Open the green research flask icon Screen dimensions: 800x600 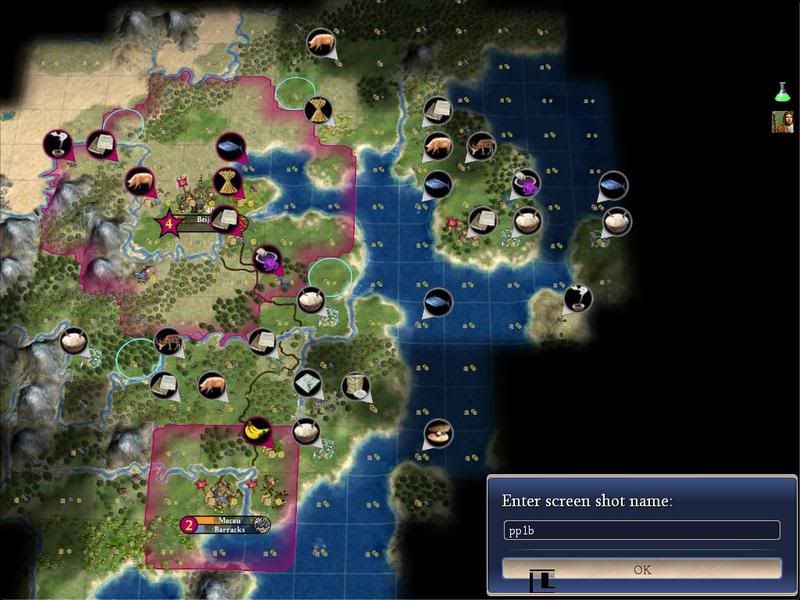pyautogui.click(x=782, y=93)
